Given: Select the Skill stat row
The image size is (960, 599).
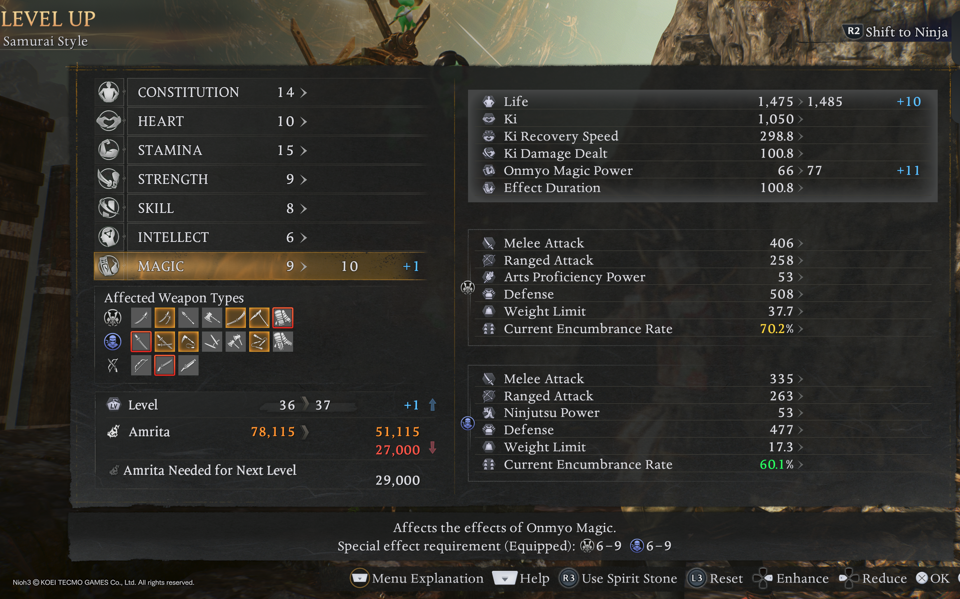Looking at the screenshot, I should 260,208.
